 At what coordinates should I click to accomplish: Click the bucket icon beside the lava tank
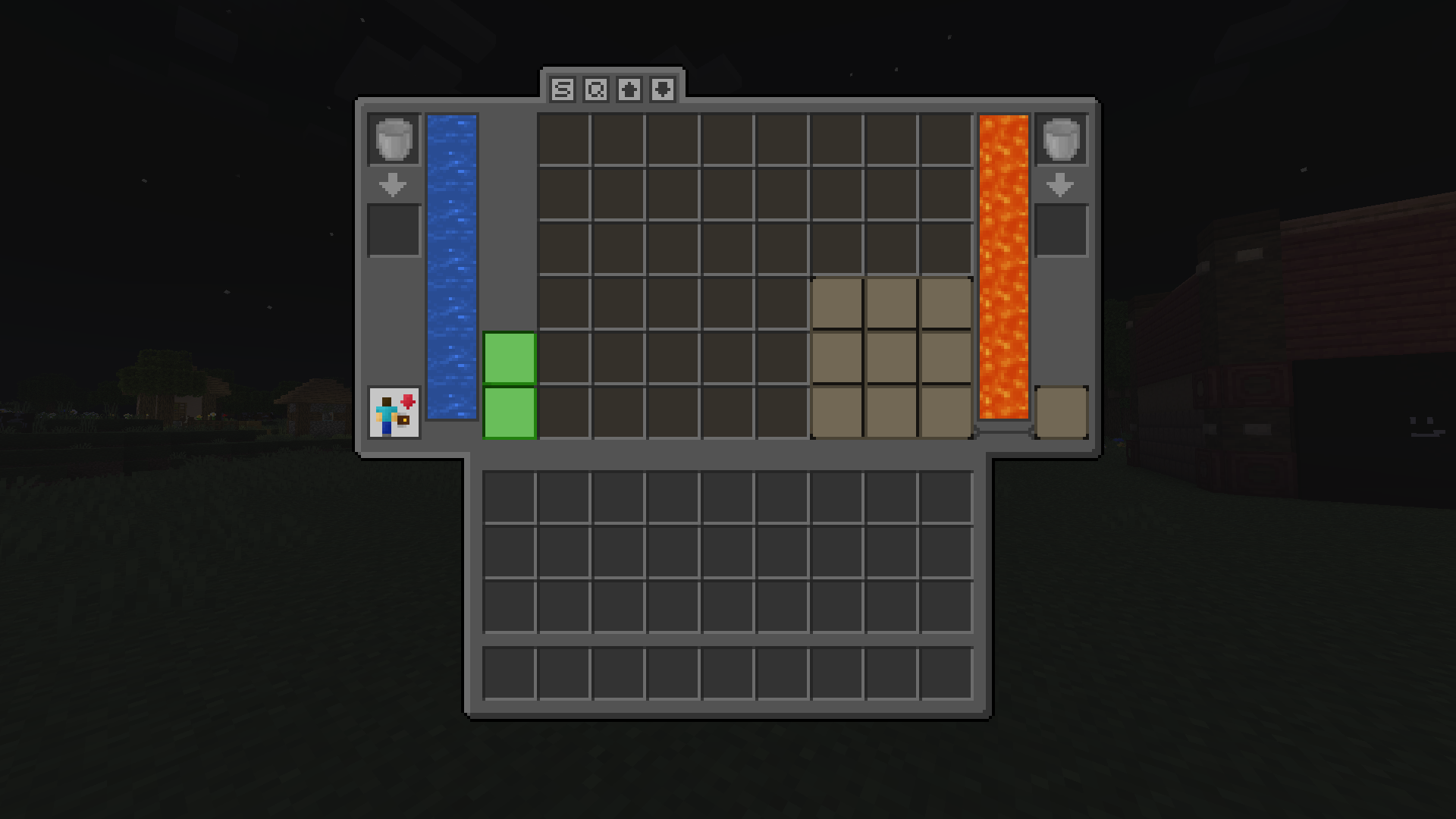(1060, 139)
